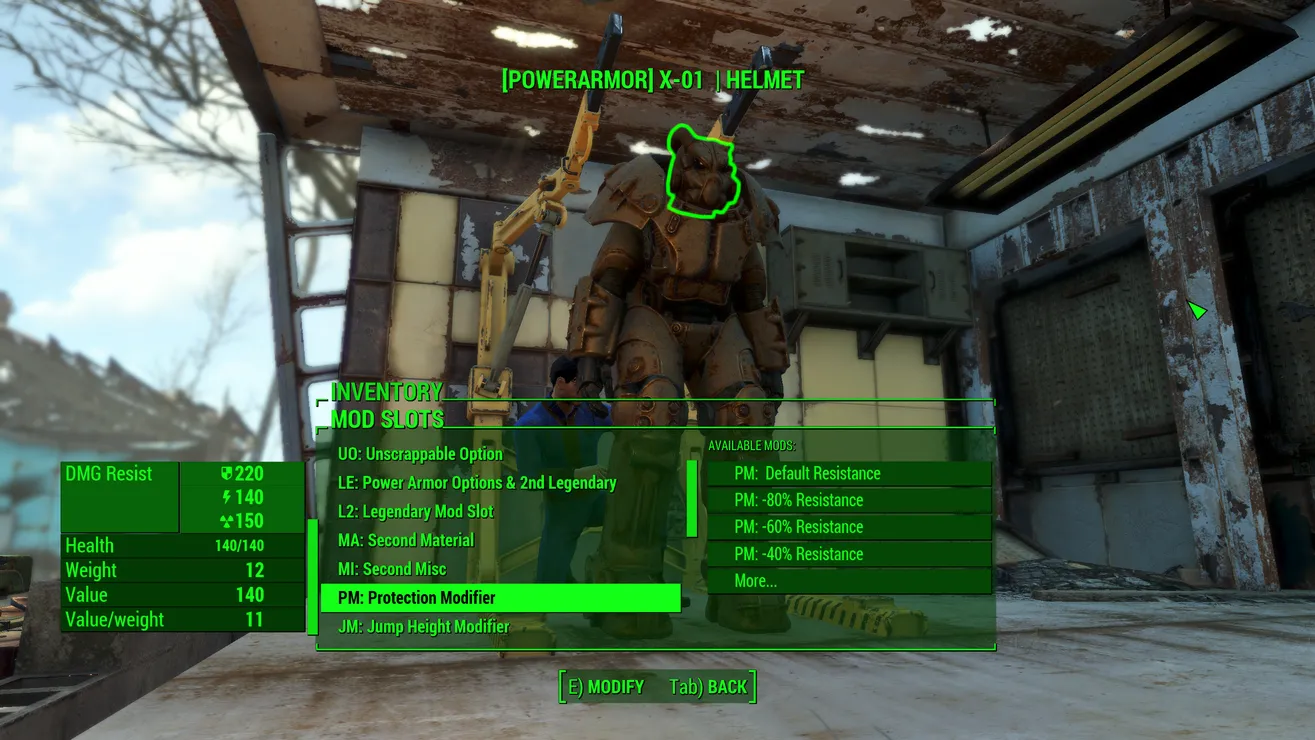Choose the -80% Resistance mod

point(848,500)
